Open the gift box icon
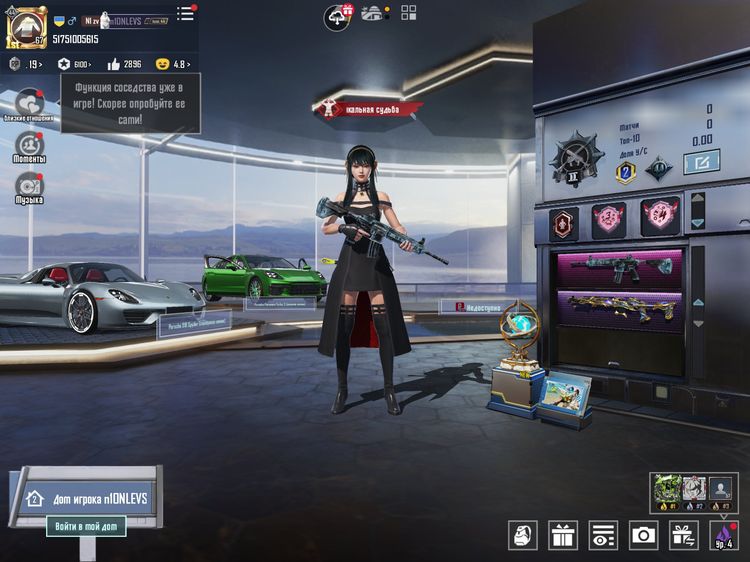 point(563,535)
